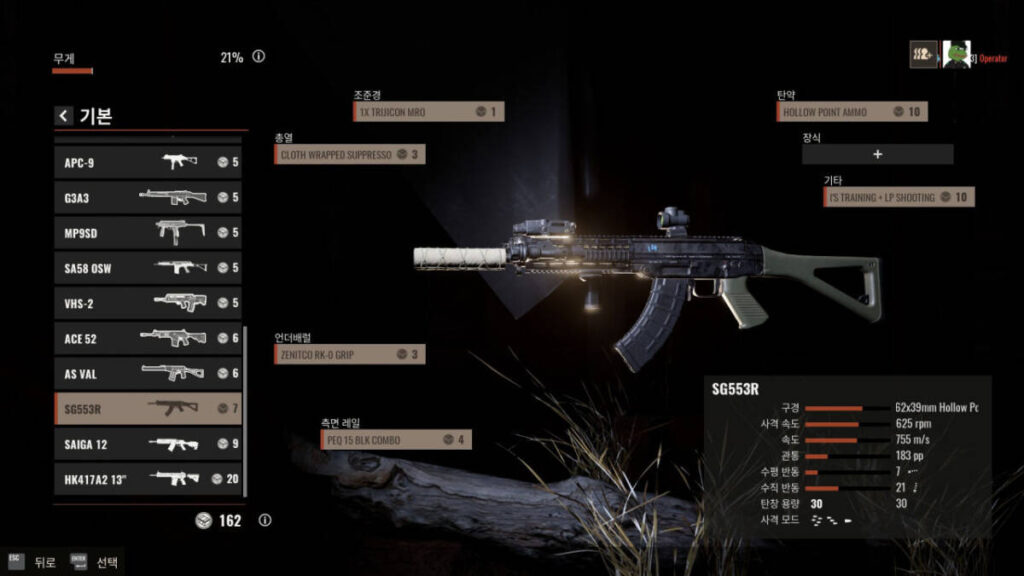Pick the MP9SD in the weapon list
1024x576 pixels.
(148, 232)
